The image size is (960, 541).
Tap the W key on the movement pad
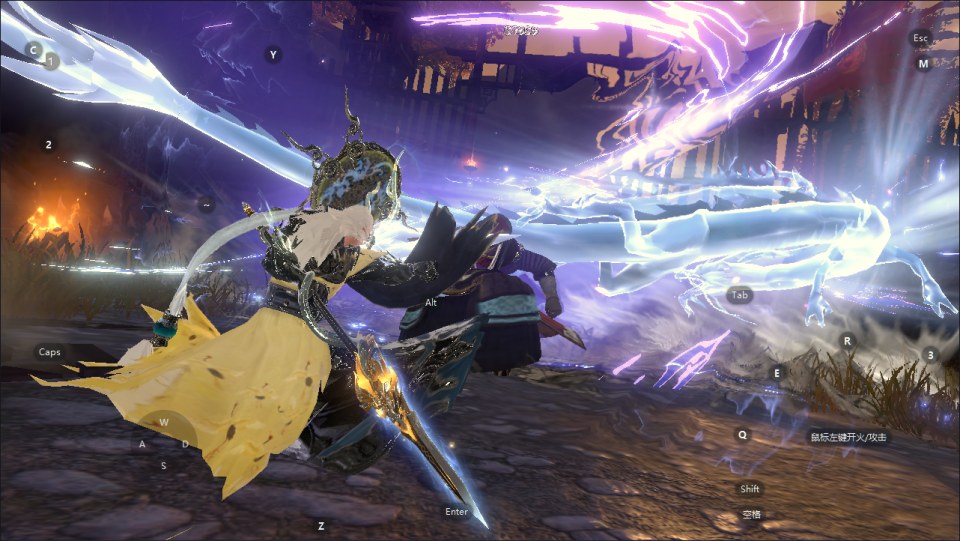(163, 422)
